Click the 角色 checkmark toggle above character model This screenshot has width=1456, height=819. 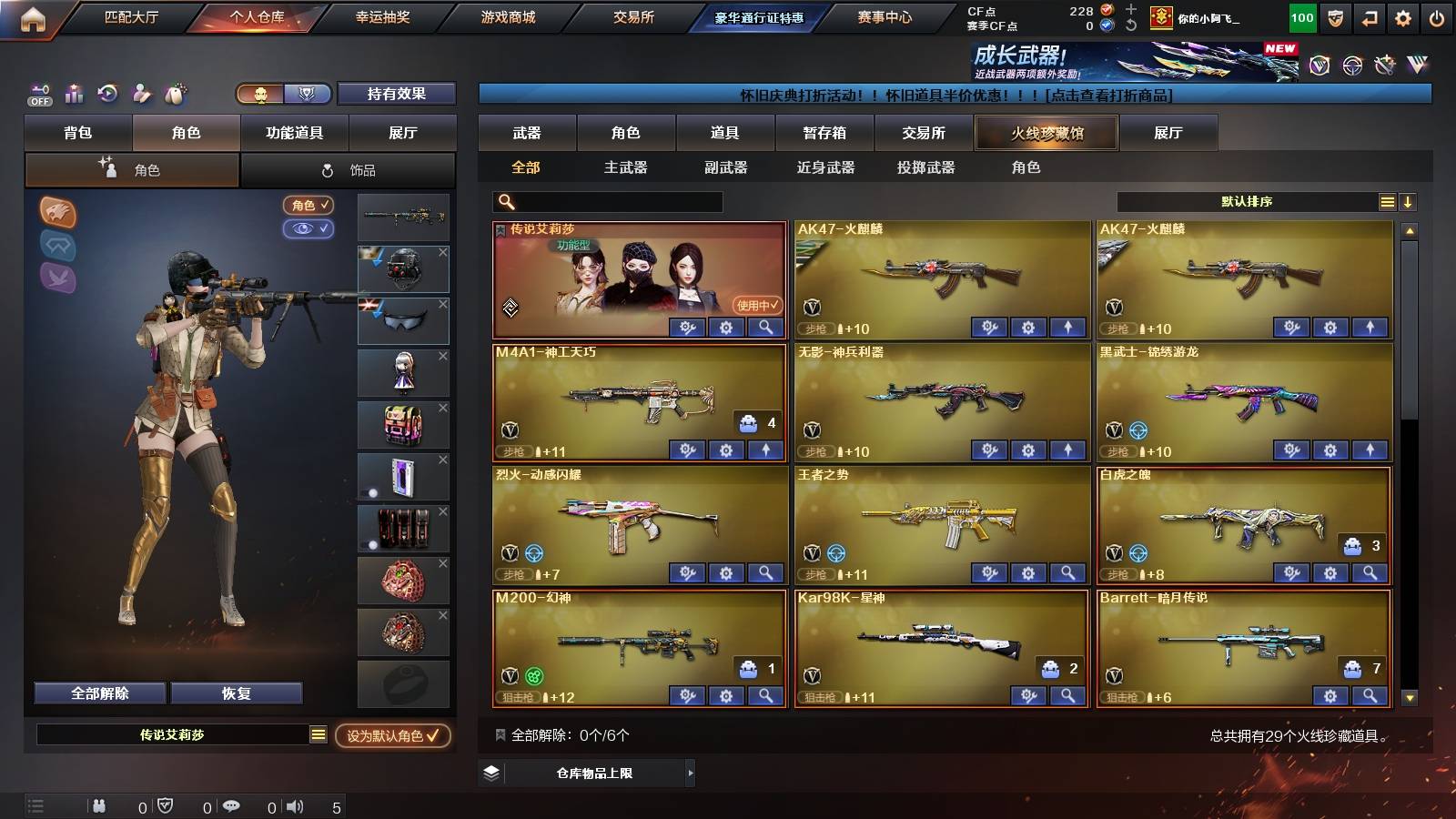coord(308,206)
